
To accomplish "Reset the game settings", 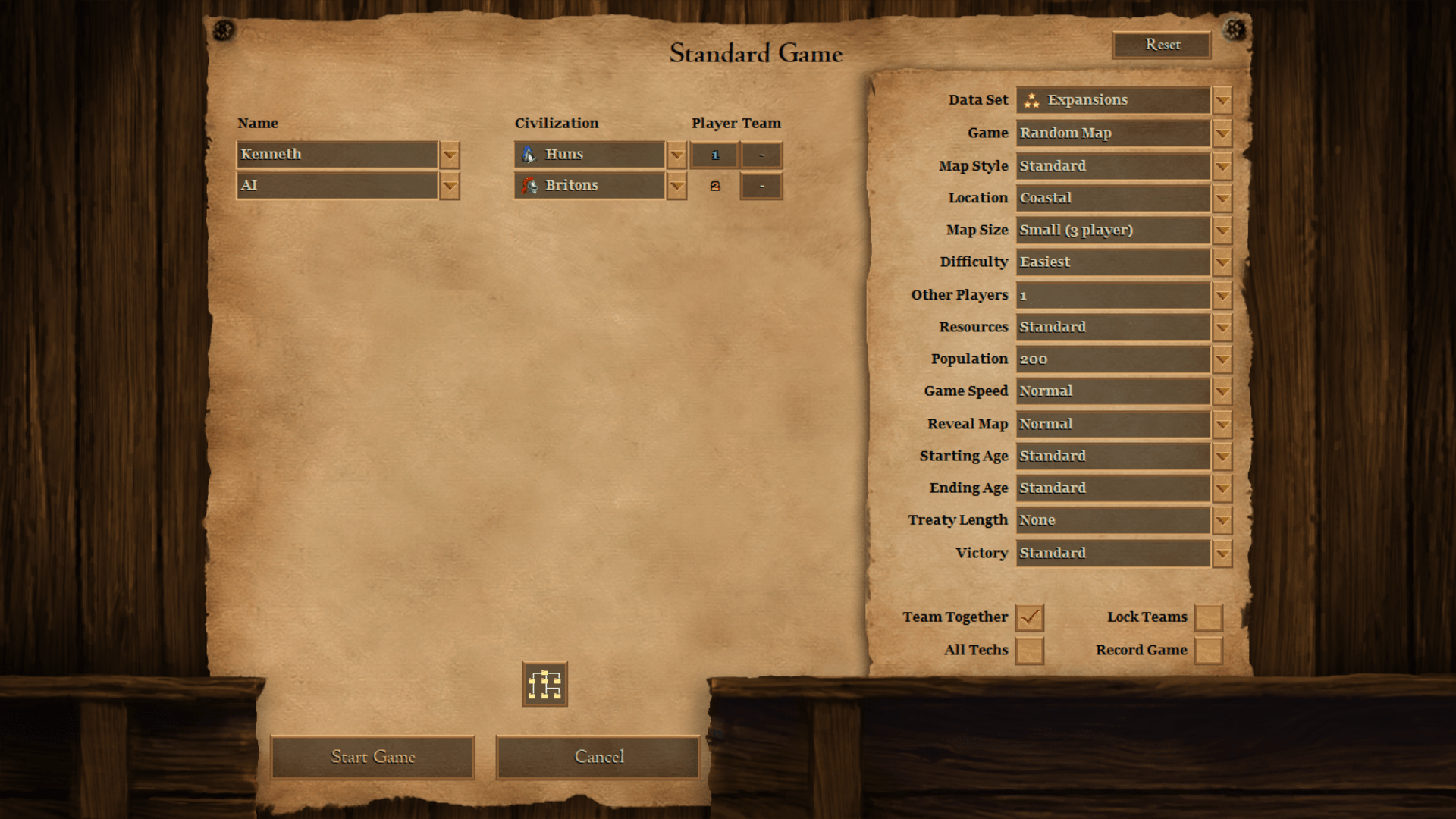I will coord(1162,45).
